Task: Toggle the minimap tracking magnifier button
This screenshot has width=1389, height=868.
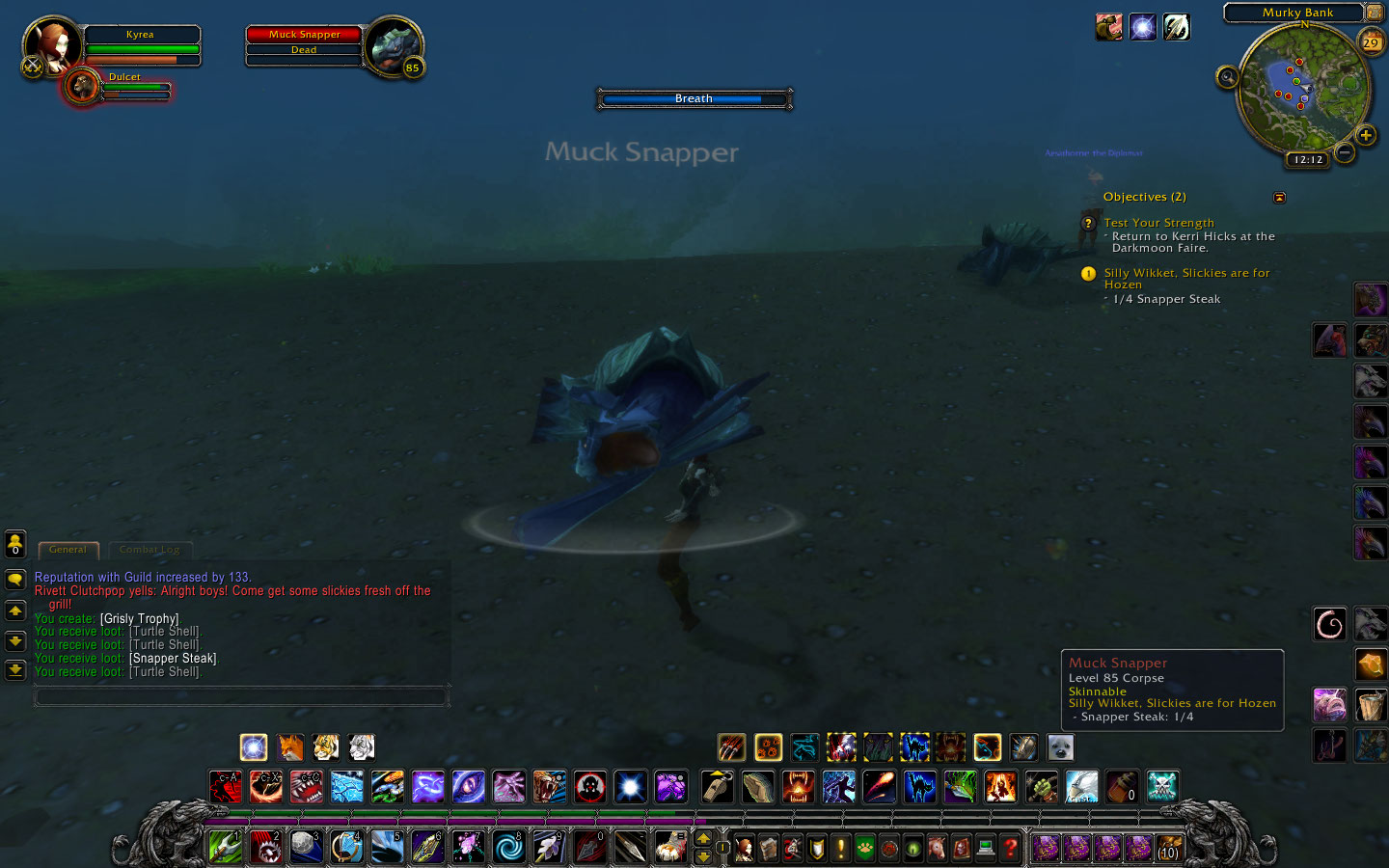Action: pyautogui.click(x=1227, y=77)
